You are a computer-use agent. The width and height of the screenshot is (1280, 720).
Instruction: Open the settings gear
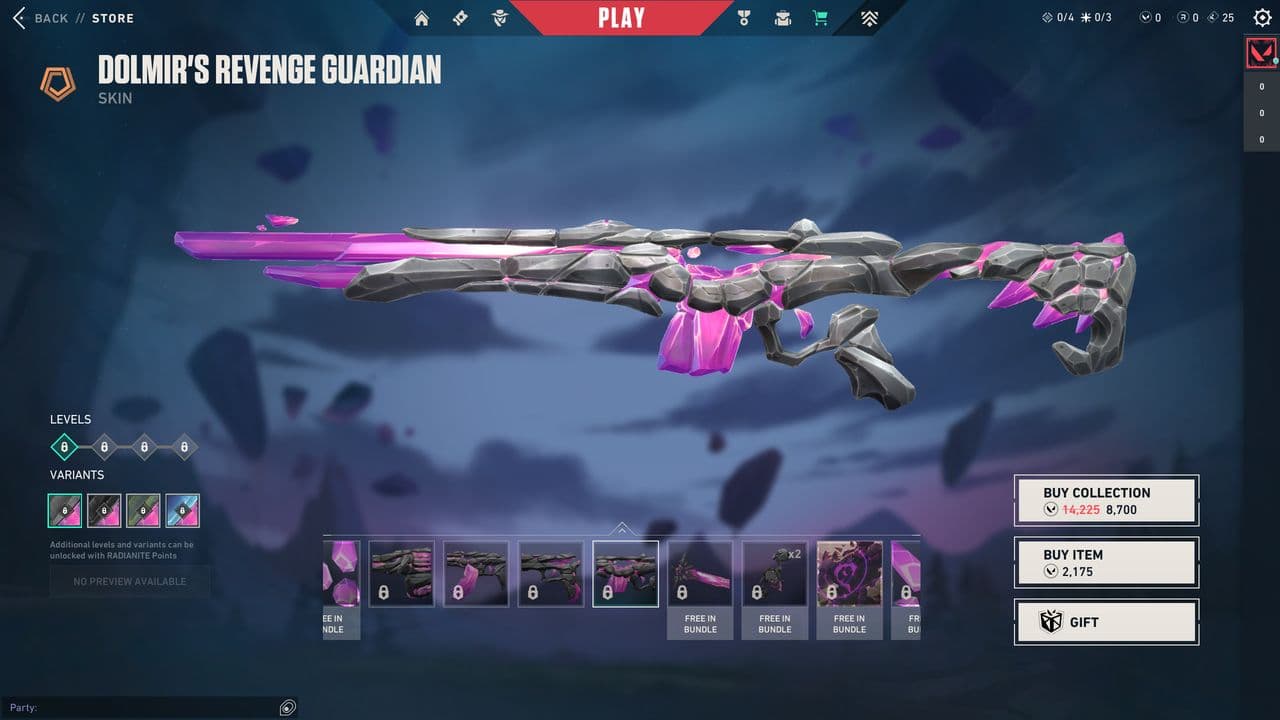coord(1262,18)
